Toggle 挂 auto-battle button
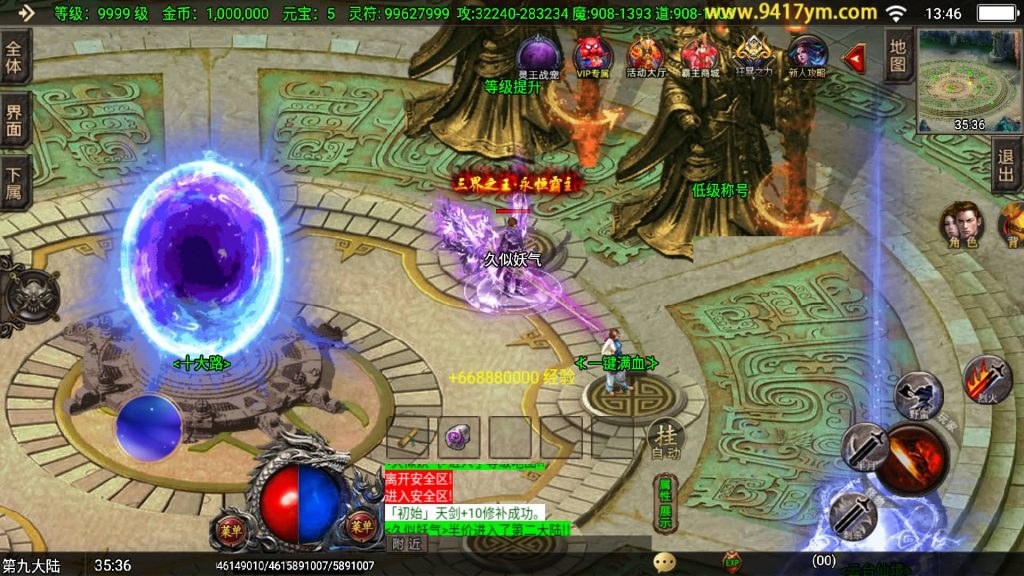This screenshot has height=576, width=1024. (x=666, y=439)
